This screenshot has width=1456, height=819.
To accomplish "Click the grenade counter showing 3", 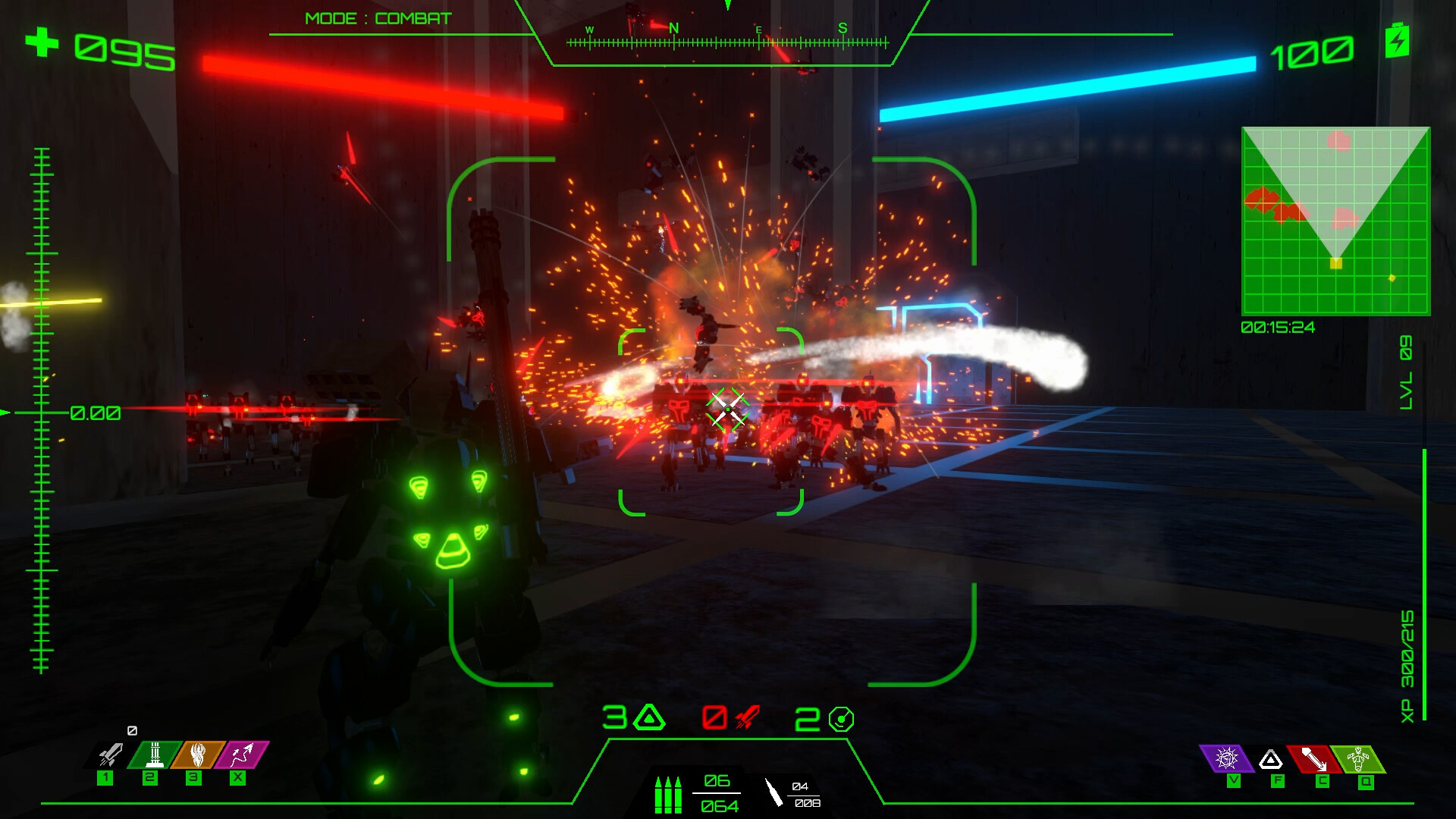I will click(632, 717).
